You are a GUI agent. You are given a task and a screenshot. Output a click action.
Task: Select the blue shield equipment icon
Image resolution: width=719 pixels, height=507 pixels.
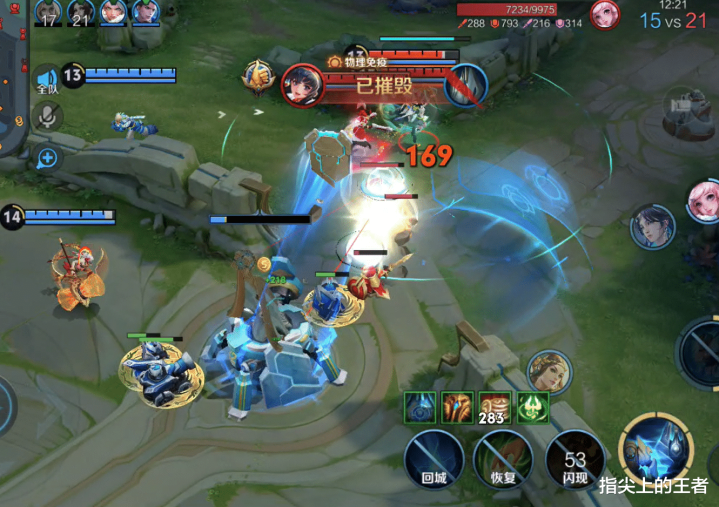point(418,406)
